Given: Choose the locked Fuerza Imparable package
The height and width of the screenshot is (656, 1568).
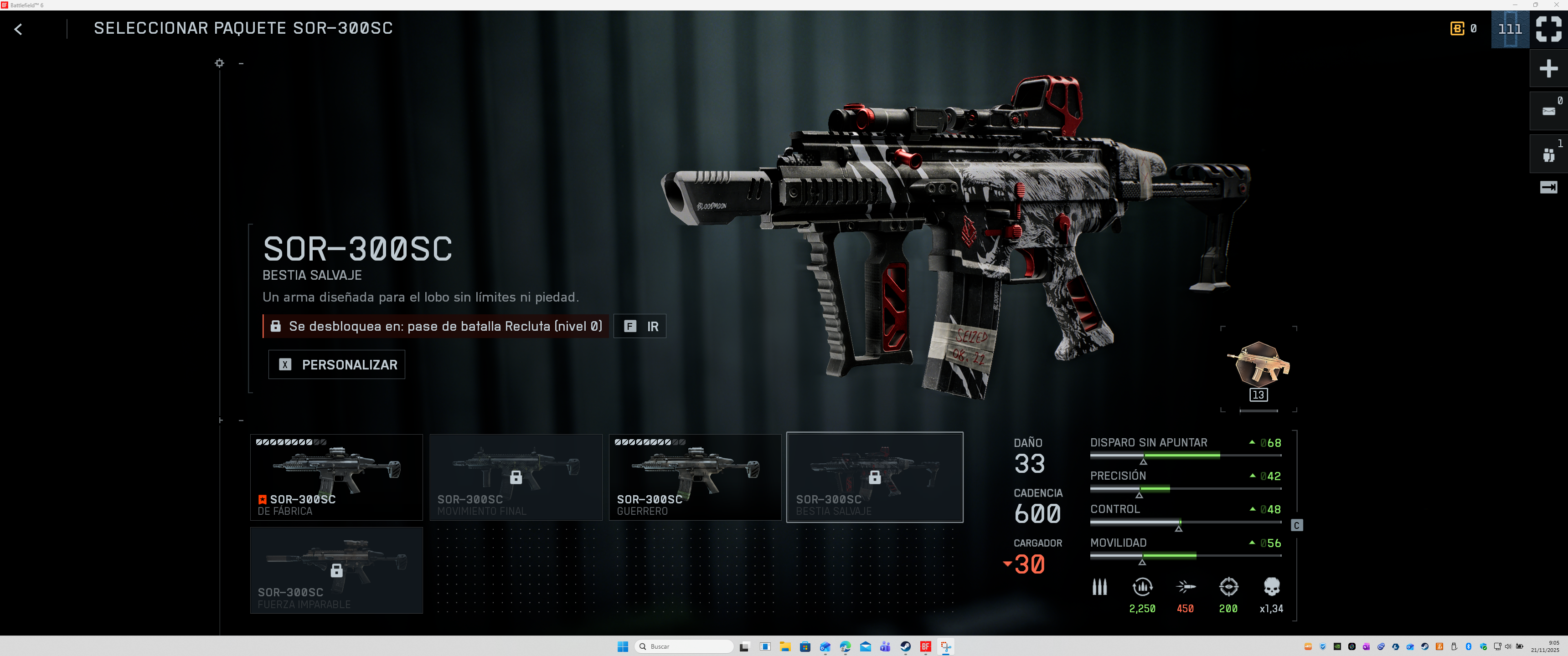Looking at the screenshot, I should [336, 569].
